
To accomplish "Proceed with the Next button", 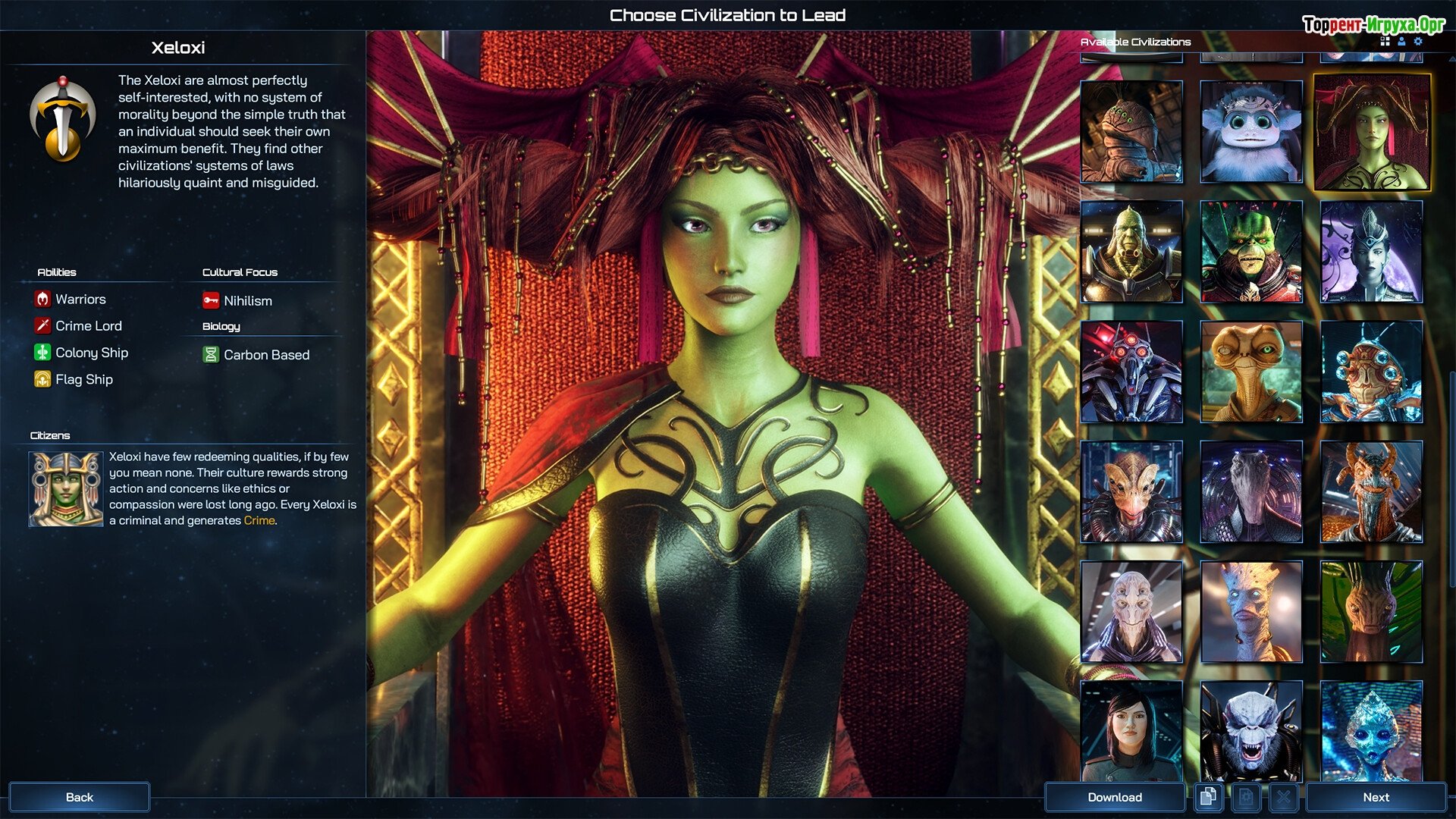I will click(1376, 797).
